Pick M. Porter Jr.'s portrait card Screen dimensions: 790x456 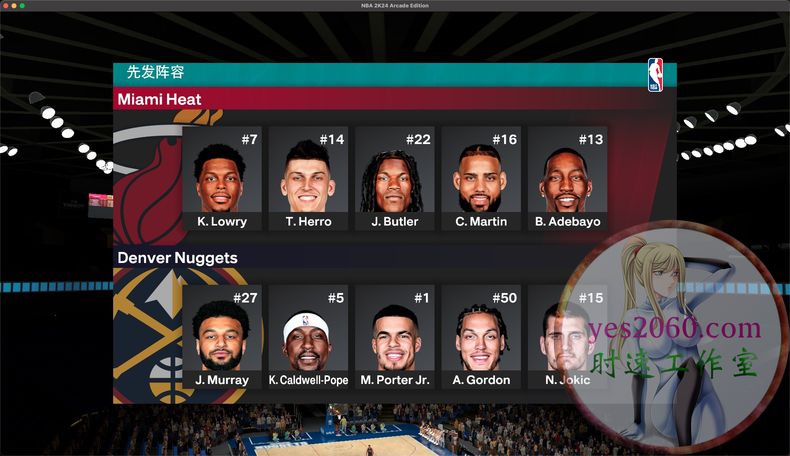[x=394, y=337]
